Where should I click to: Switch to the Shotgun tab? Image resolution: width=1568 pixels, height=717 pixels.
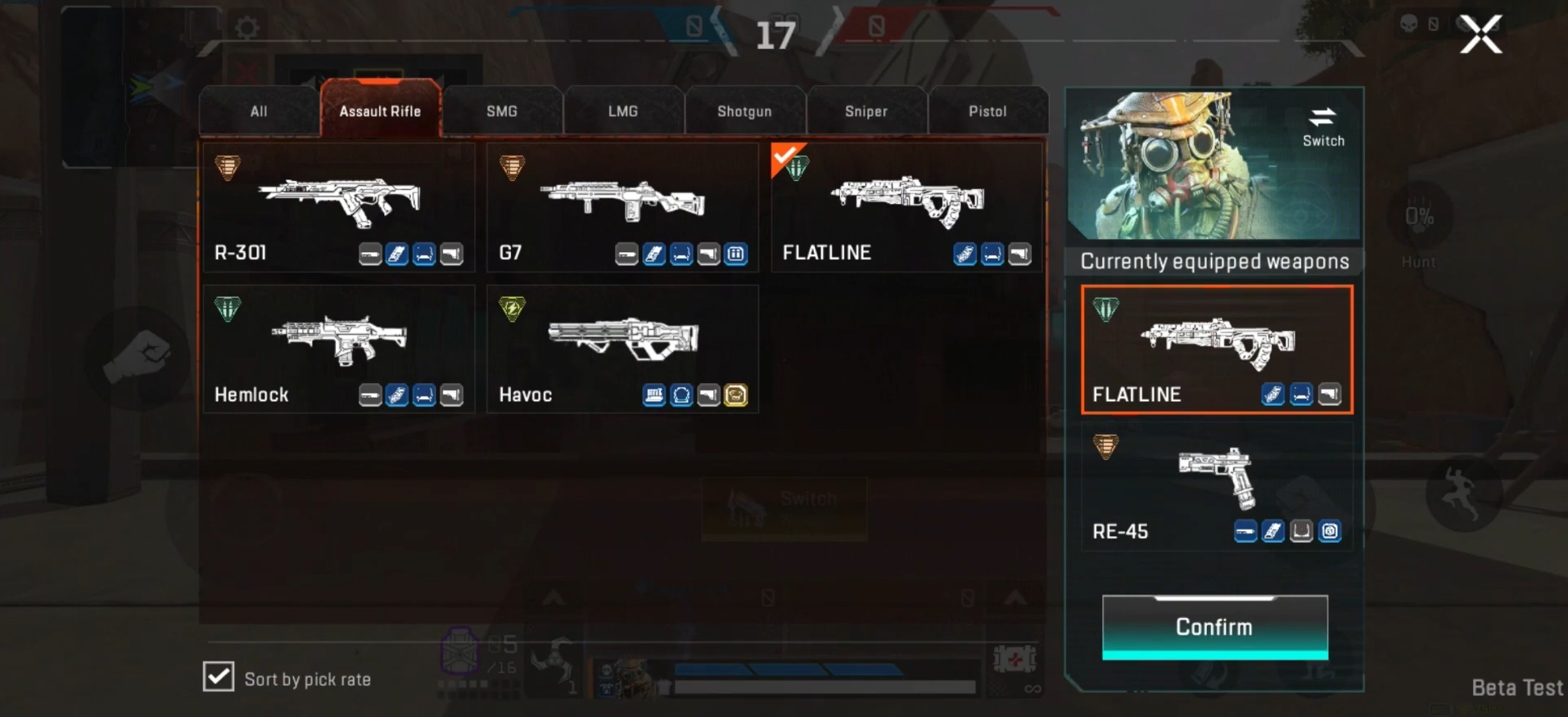pyautogui.click(x=744, y=111)
